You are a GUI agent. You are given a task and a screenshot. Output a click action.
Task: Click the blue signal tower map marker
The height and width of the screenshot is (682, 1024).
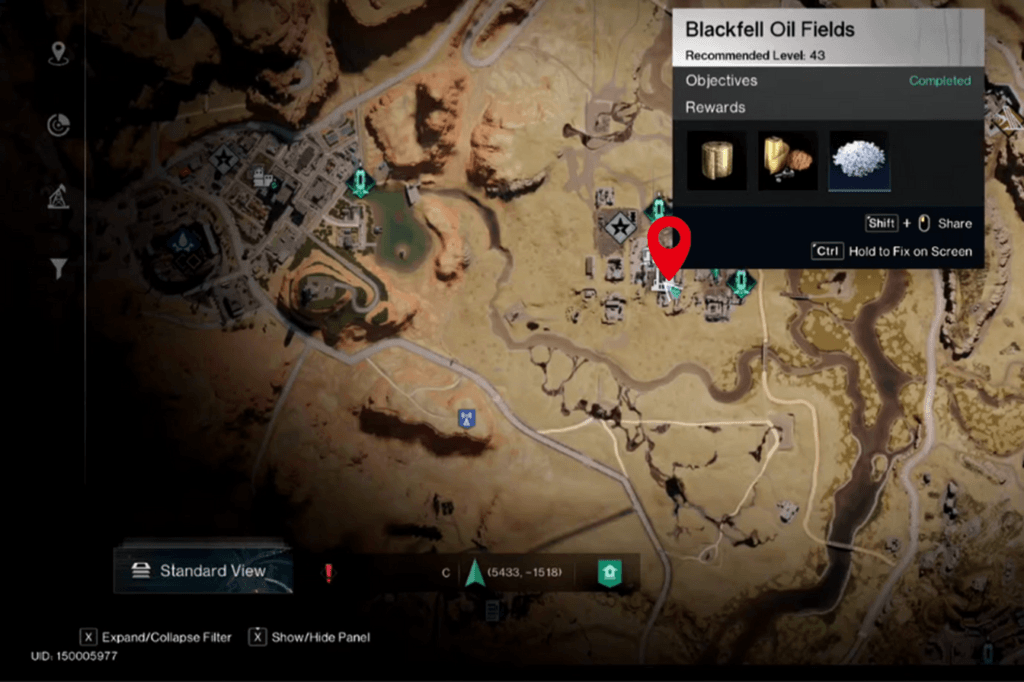tap(464, 418)
